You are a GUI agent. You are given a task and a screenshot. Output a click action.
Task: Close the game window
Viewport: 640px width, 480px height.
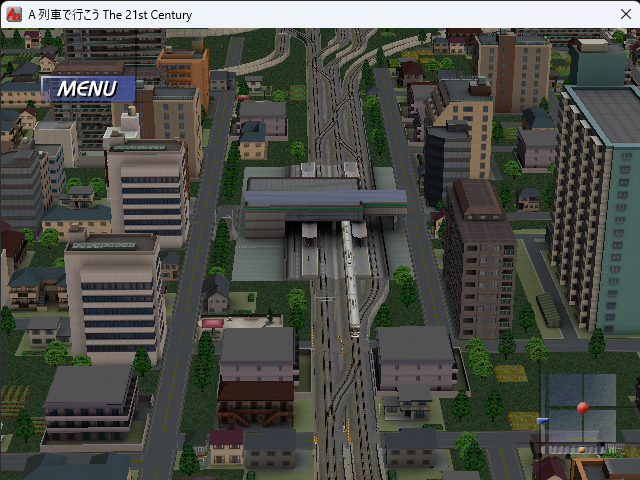click(x=626, y=15)
